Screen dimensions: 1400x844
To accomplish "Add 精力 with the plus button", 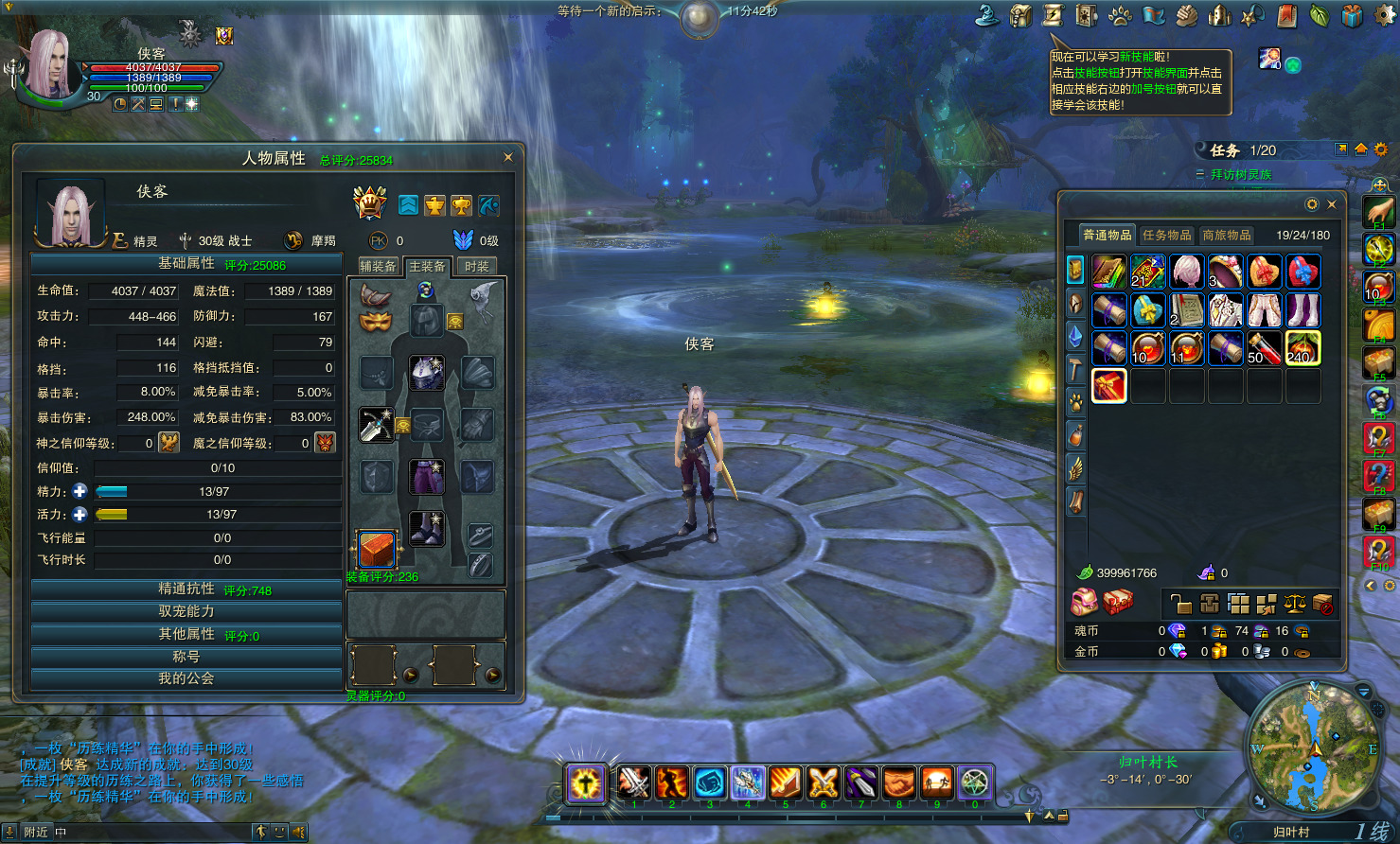I will pos(80,491).
